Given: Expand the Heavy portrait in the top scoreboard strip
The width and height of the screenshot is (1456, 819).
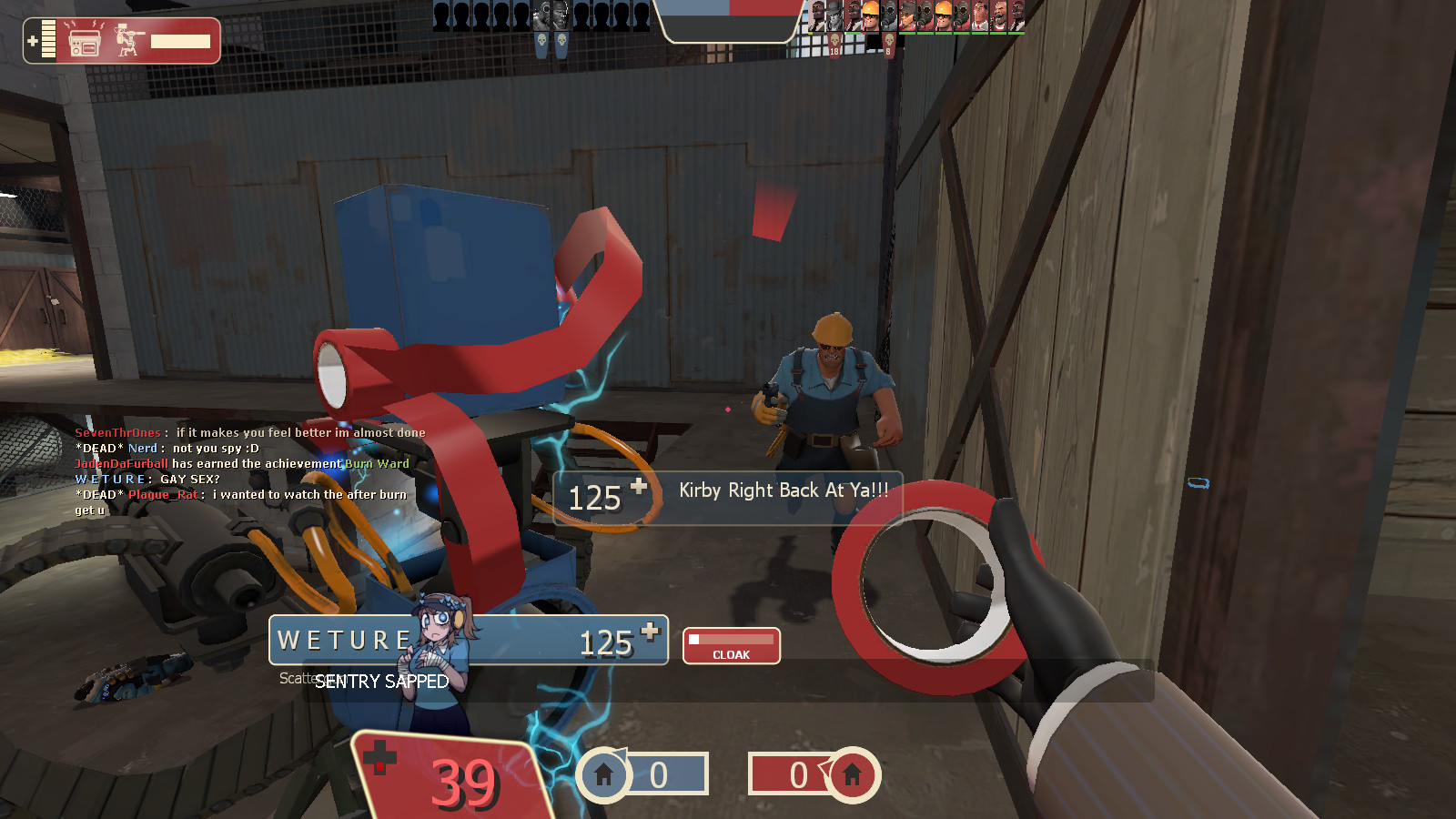Looking at the screenshot, I should [999, 15].
